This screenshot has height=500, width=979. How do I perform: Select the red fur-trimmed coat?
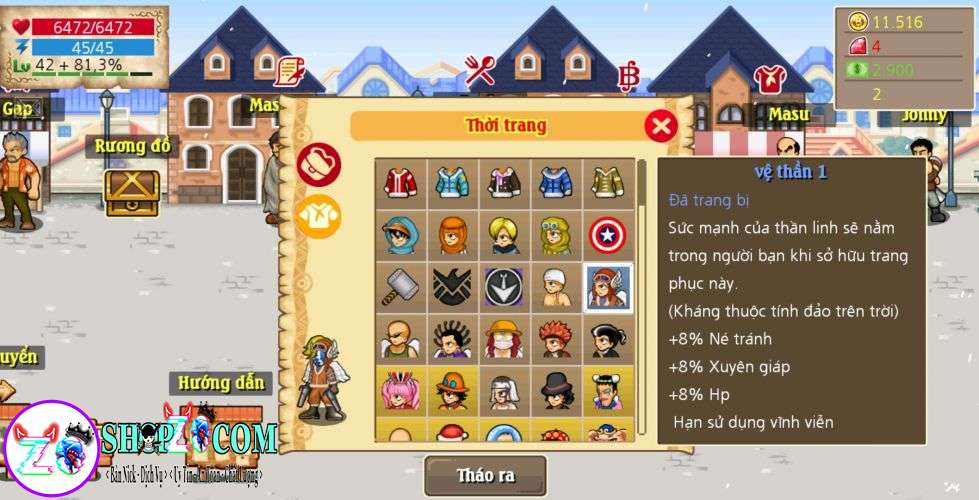tap(400, 183)
